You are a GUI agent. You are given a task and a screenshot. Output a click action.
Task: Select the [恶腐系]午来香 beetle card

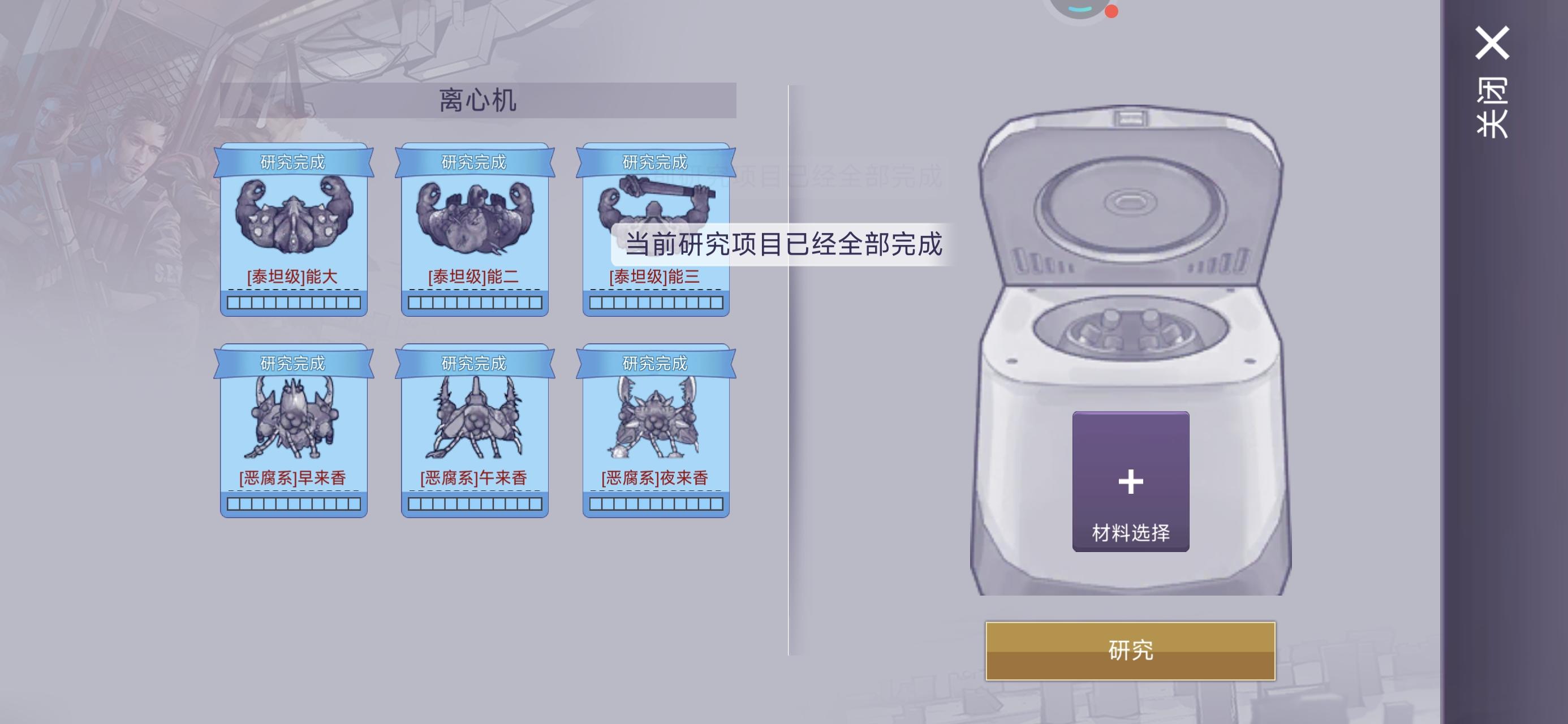(x=475, y=432)
